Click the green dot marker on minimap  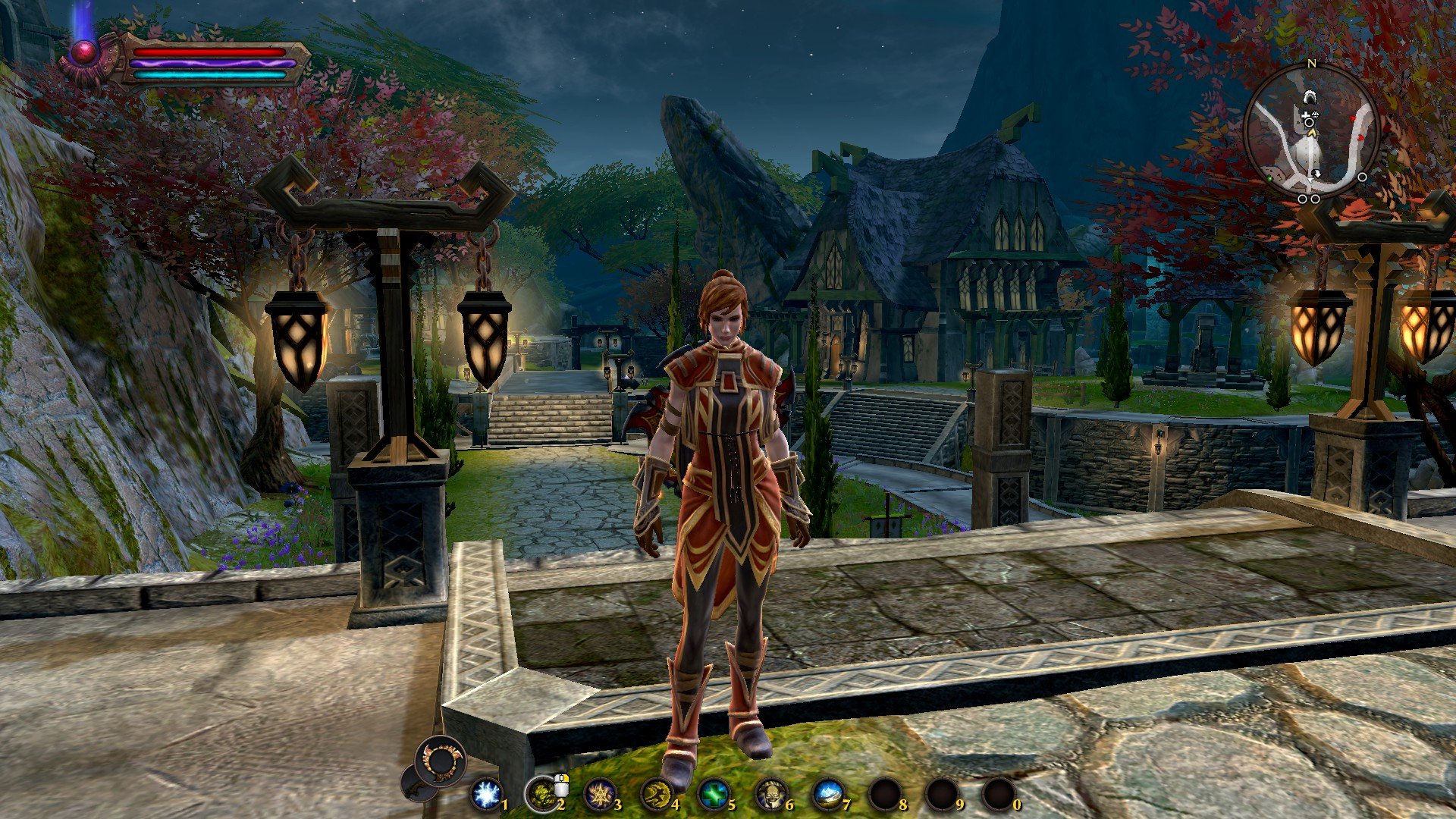(x=1269, y=179)
